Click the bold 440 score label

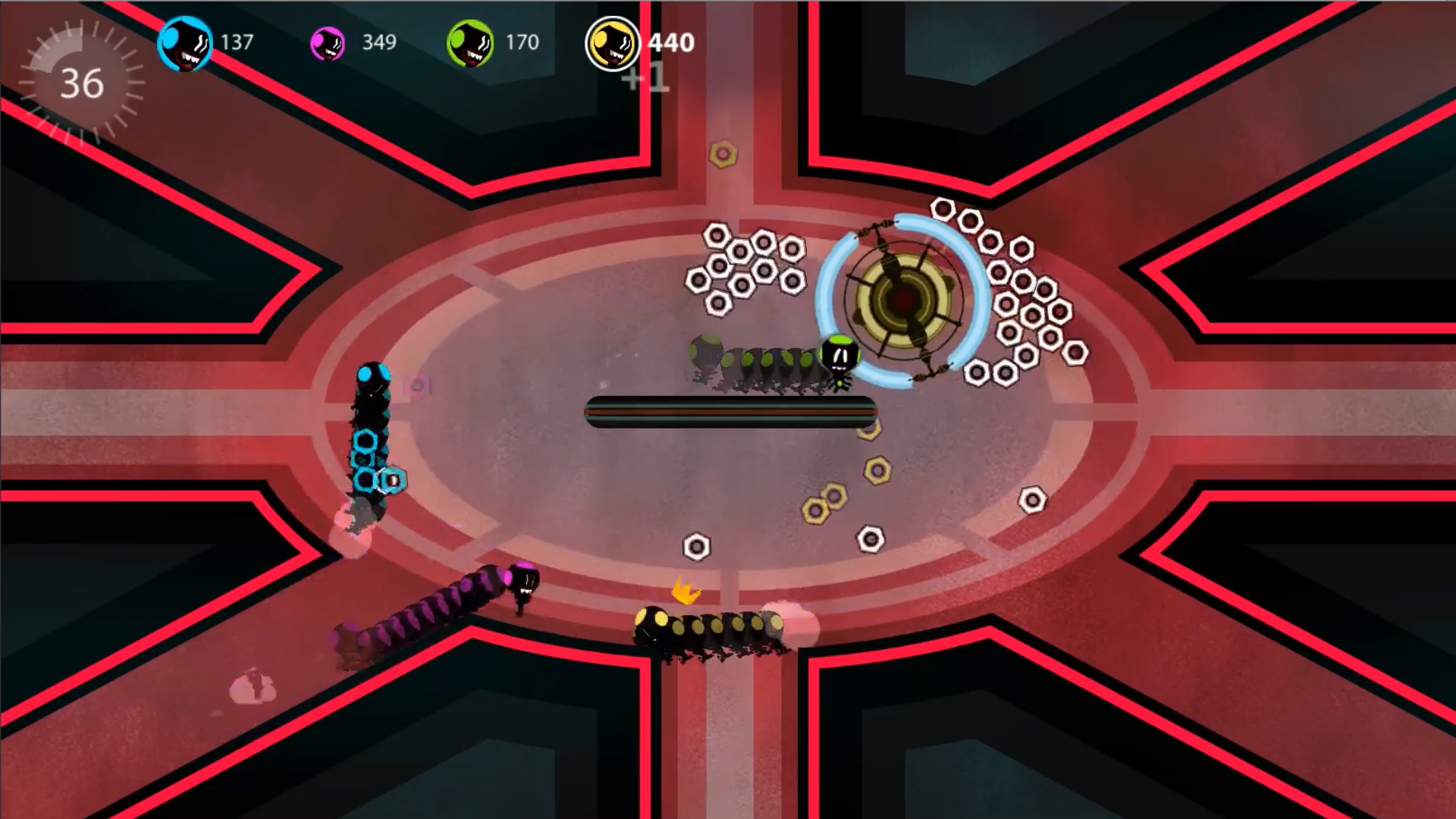pos(667,42)
